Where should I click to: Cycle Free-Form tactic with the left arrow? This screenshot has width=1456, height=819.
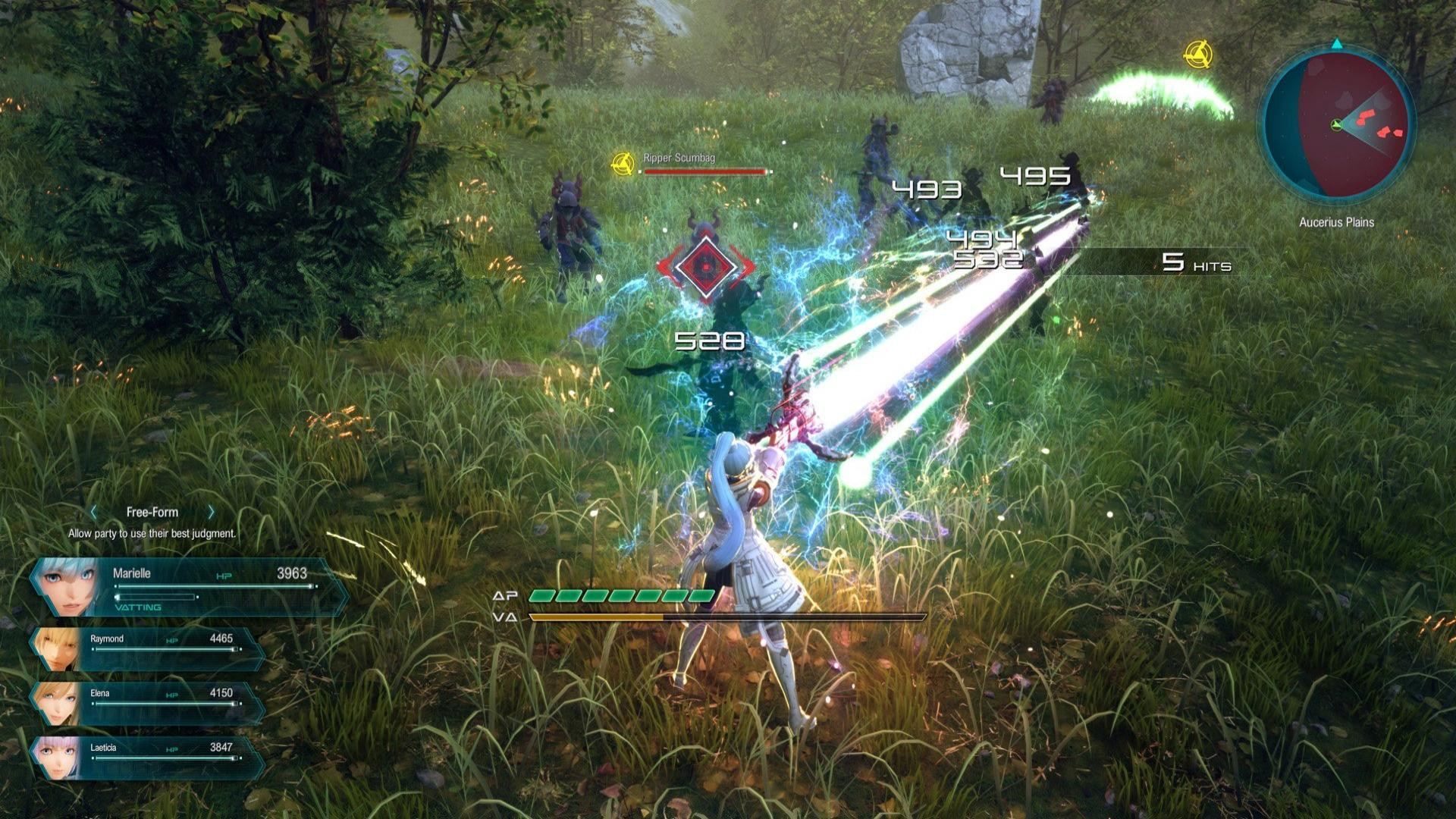tap(94, 512)
